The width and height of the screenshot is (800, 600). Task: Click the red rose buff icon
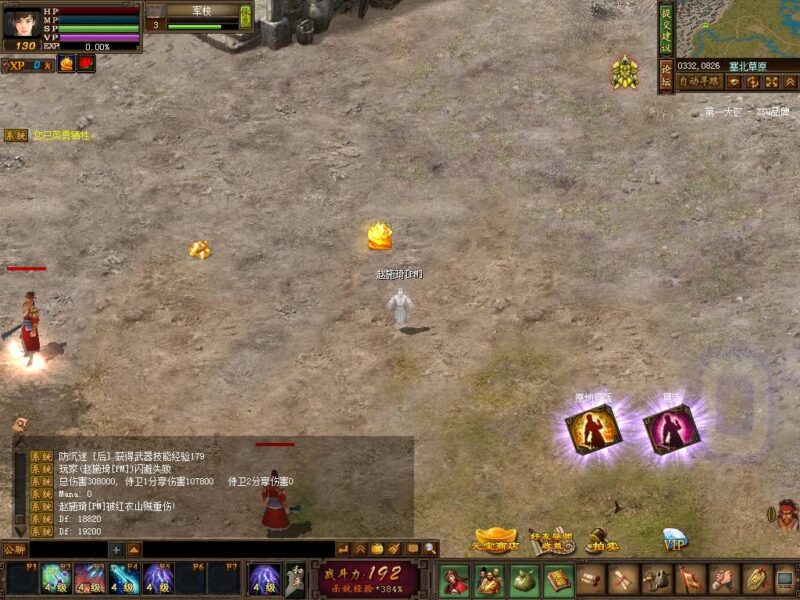(86, 64)
